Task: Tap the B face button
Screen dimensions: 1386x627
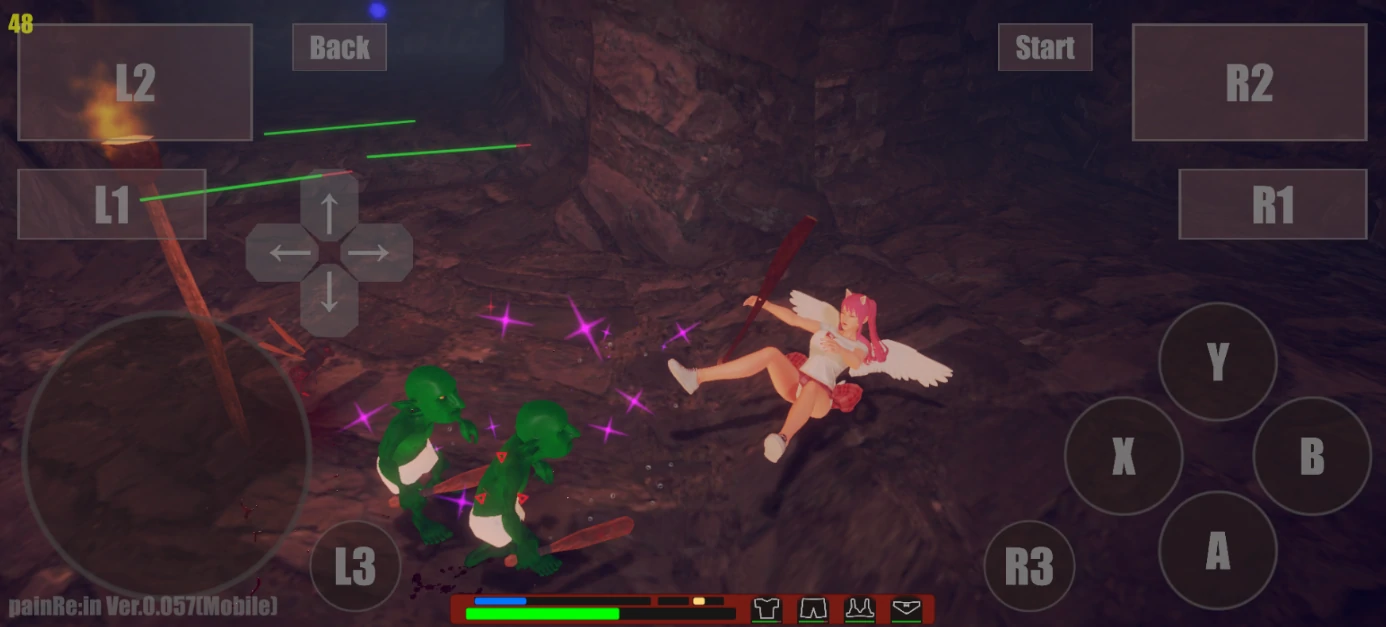Action: 1311,456
